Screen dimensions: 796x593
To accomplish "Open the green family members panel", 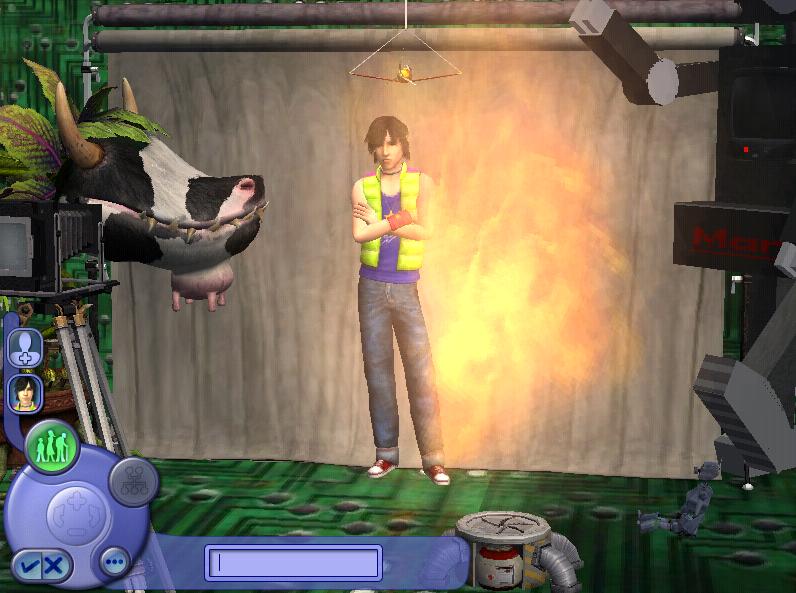I will click(x=53, y=447).
